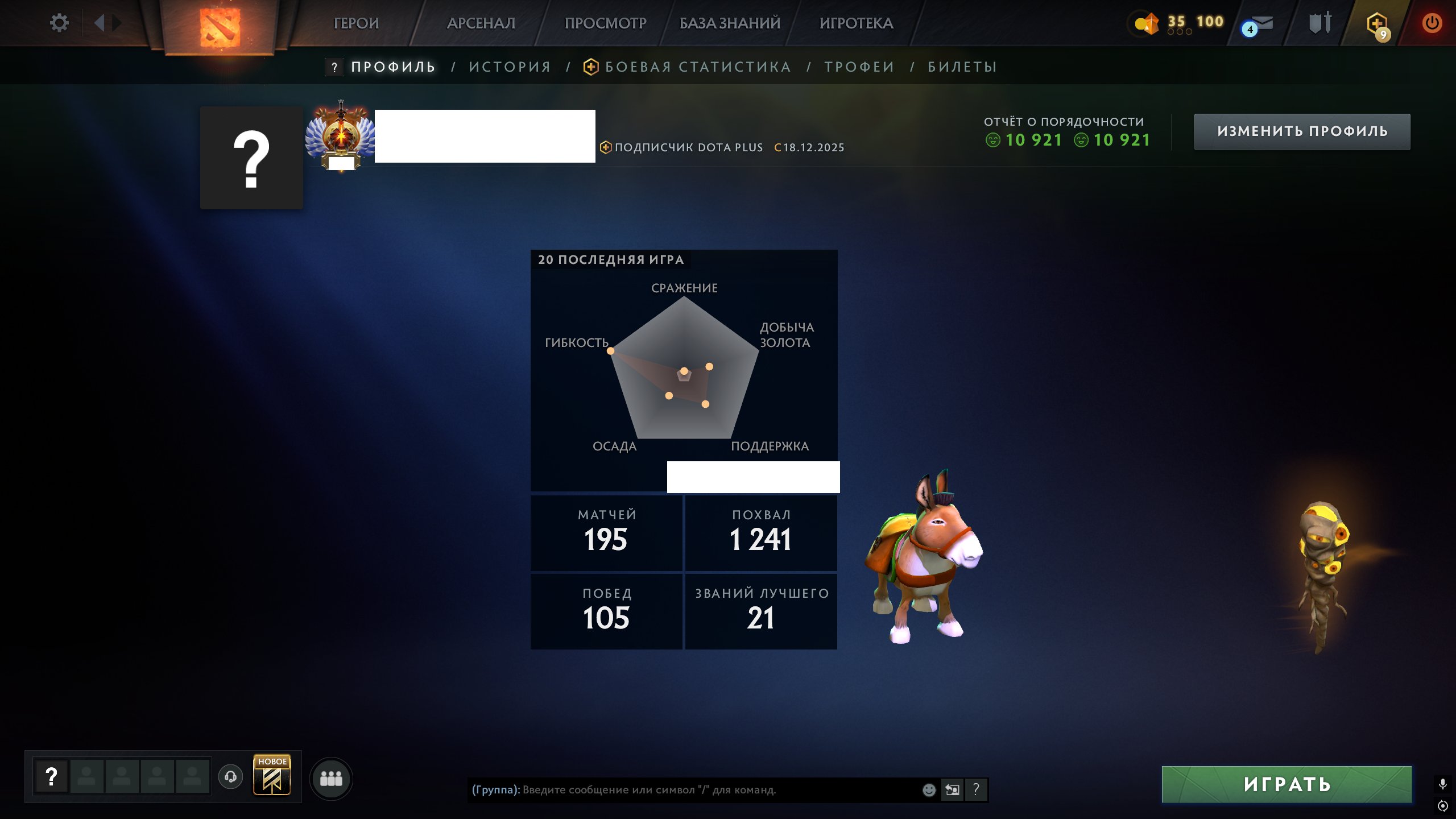Switch to the ИСТОРИЯ tab
This screenshot has width=1456, height=819.
pos(509,67)
